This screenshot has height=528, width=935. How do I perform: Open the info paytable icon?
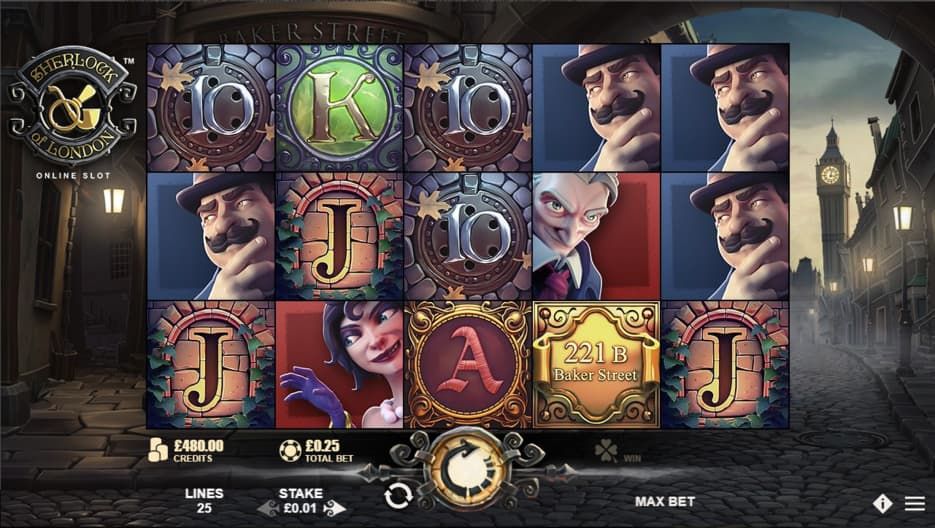pyautogui.click(x=882, y=503)
